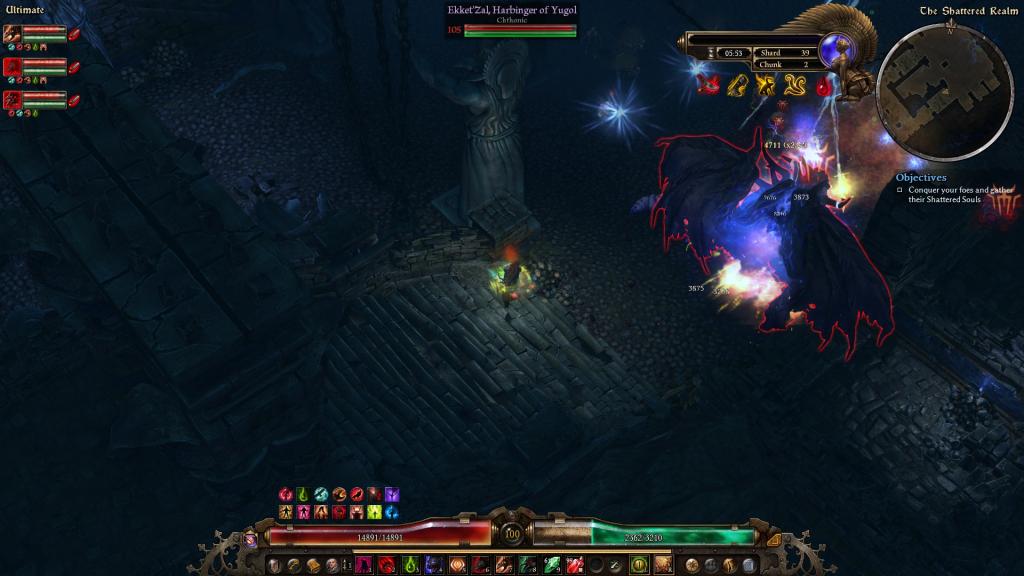Click the purple buff icon above the health bar
This screenshot has width=1024, height=576.
tap(392, 494)
